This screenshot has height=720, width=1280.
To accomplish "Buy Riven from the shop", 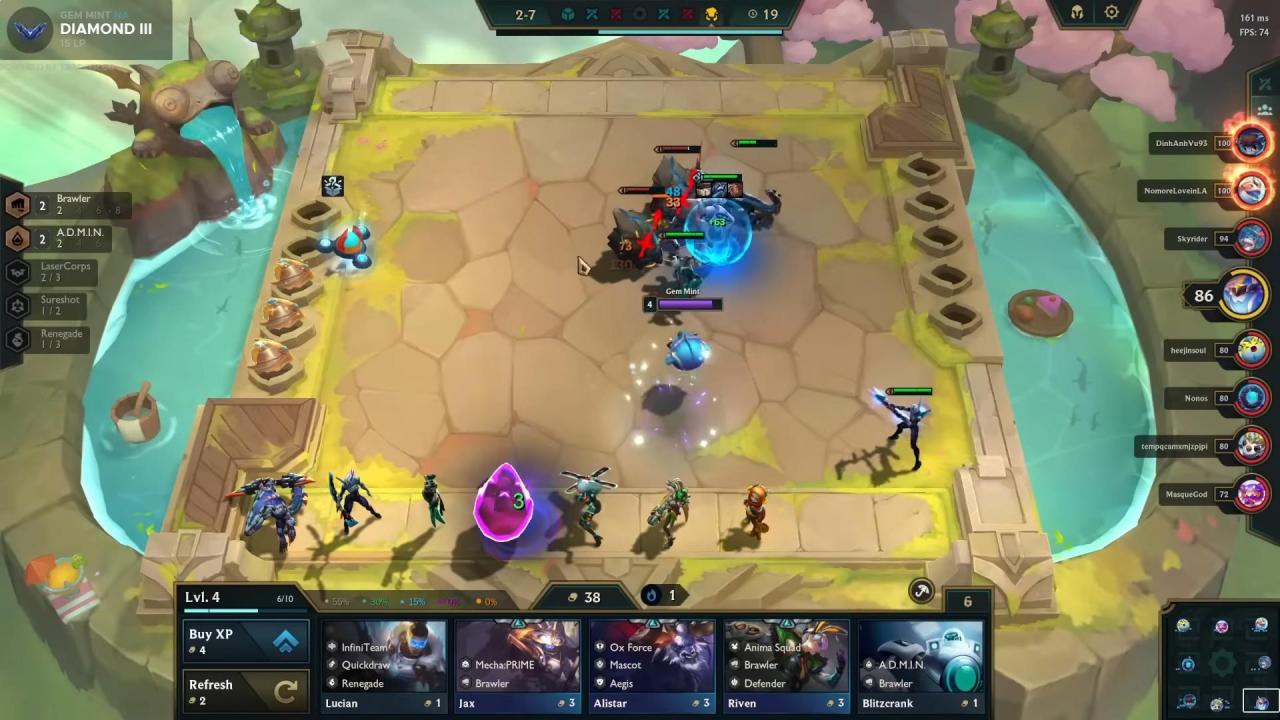I will 786,665.
